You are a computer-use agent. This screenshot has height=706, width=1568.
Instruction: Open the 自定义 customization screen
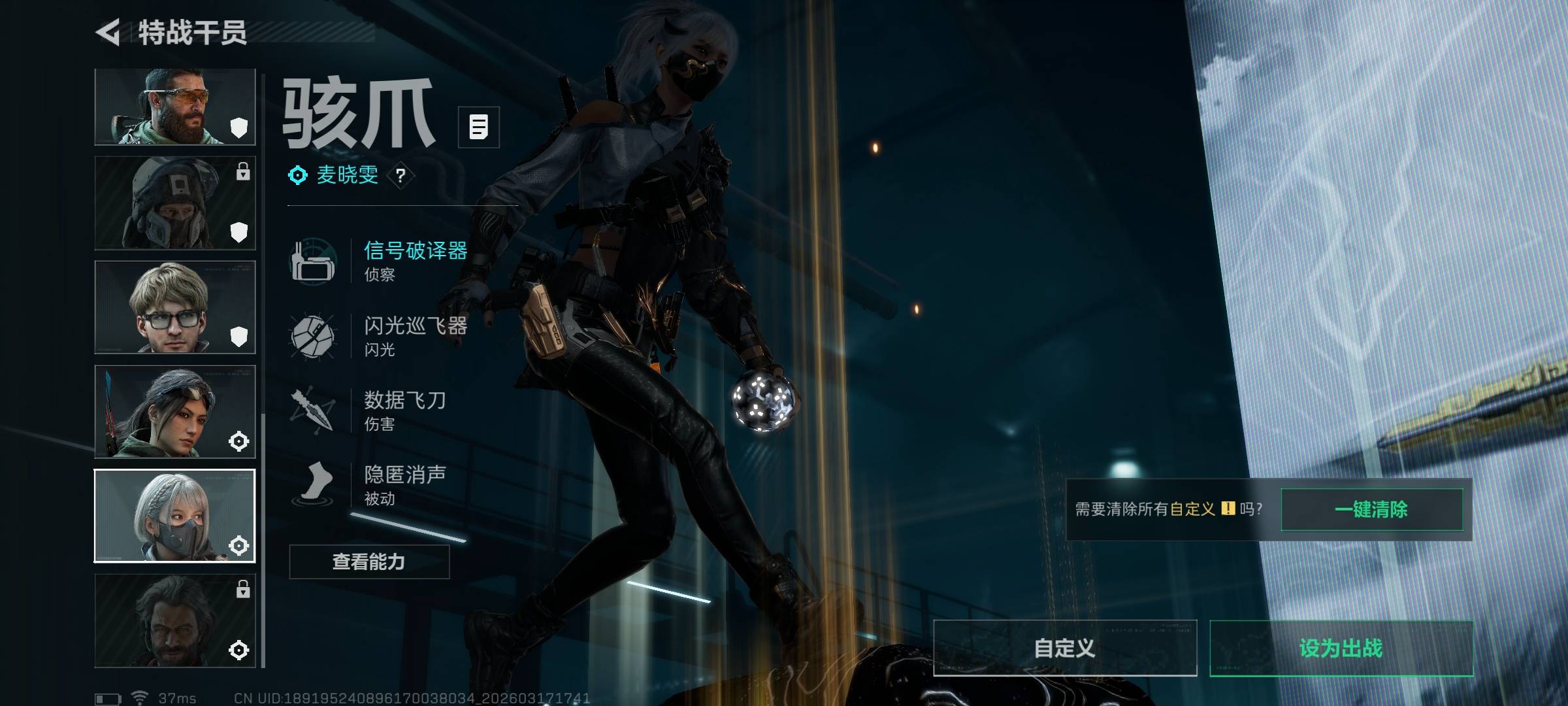click(x=1065, y=648)
